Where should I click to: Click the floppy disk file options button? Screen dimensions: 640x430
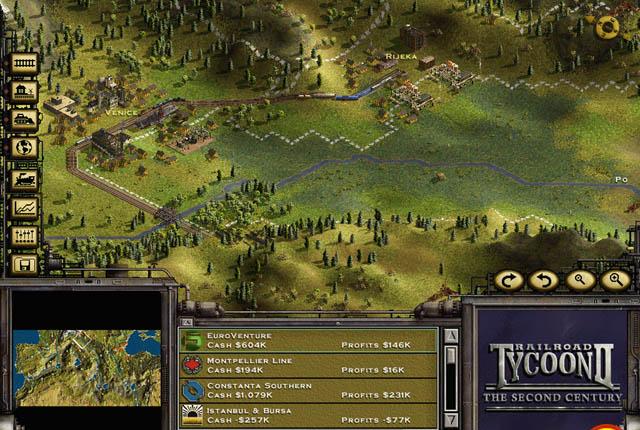coord(24,265)
